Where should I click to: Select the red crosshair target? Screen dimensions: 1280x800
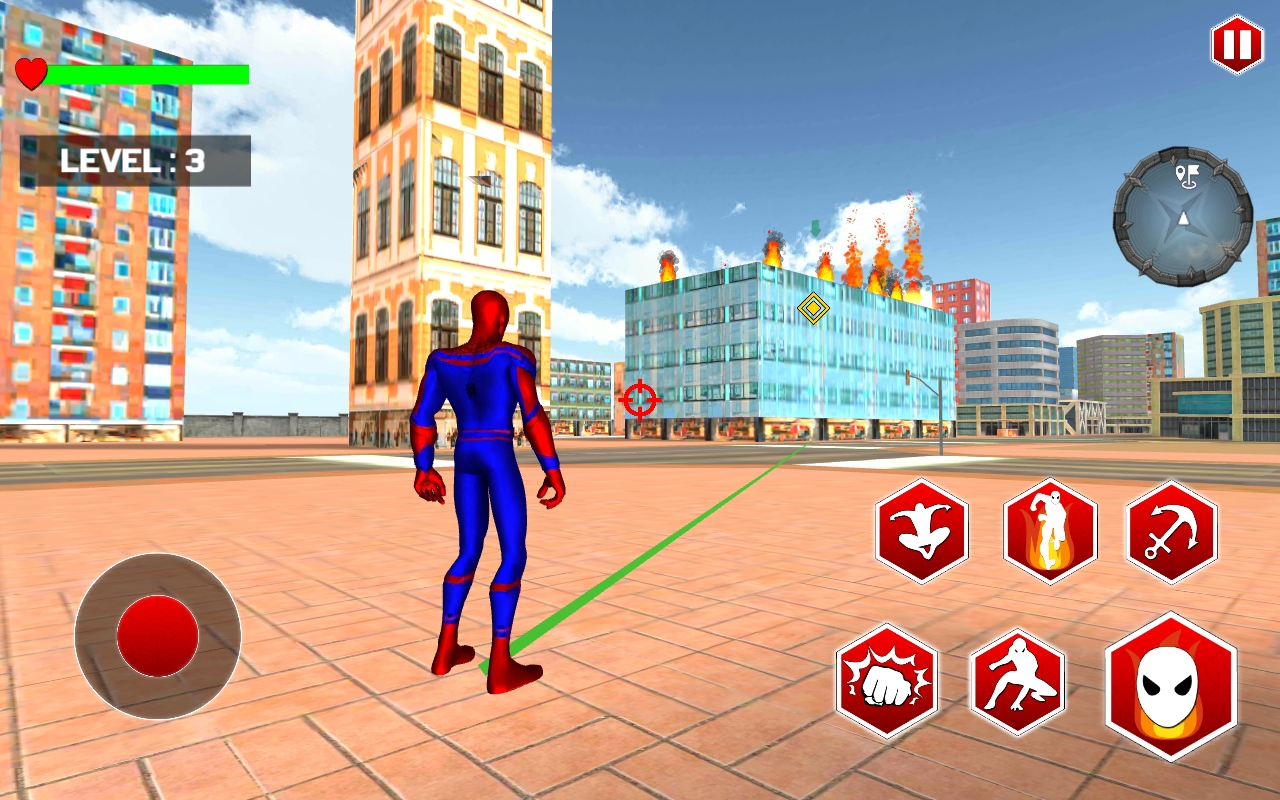(638, 399)
